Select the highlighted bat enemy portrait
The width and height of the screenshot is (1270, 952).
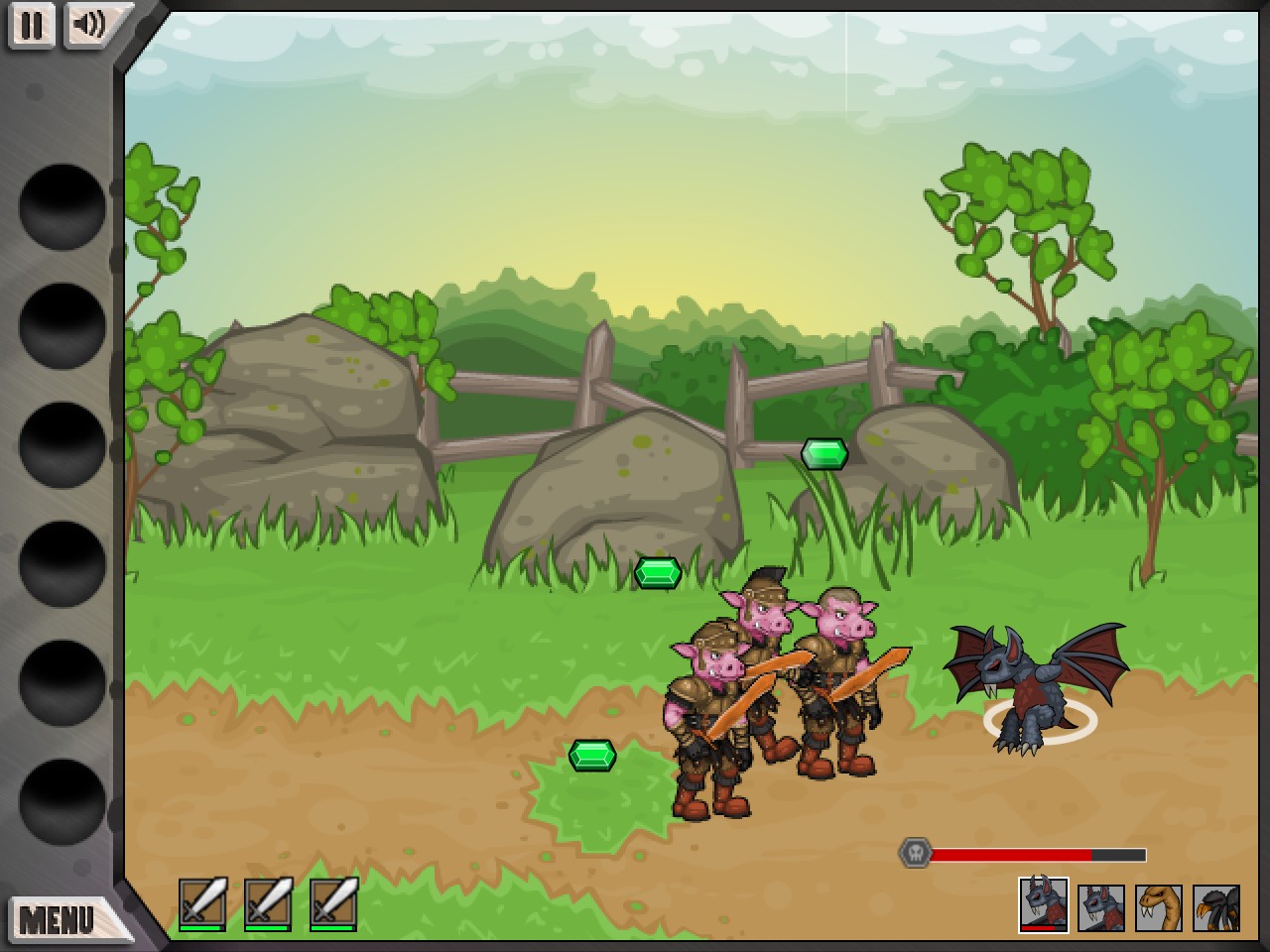coord(1044,904)
